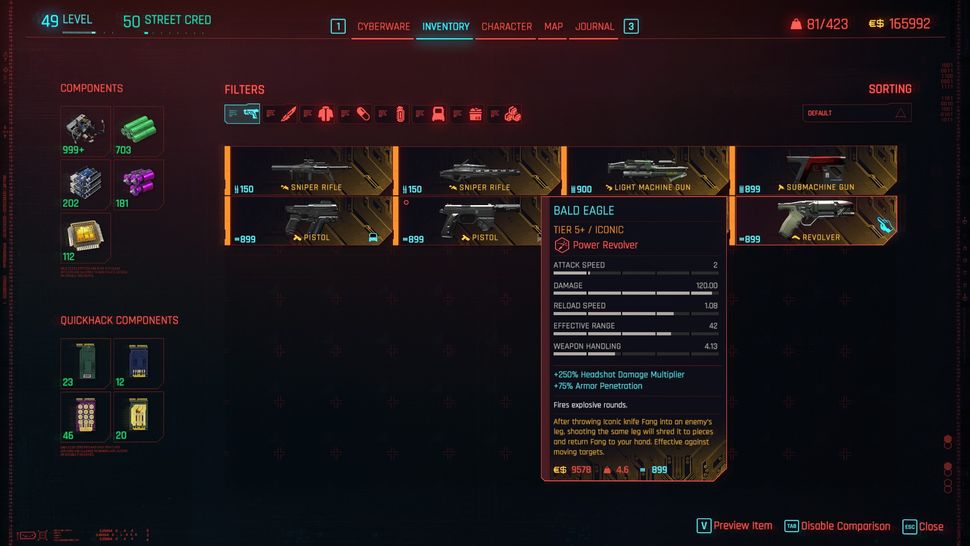The height and width of the screenshot is (546, 970).
Task: Choose the Submachine Gun inventory slot
Action: [815, 170]
